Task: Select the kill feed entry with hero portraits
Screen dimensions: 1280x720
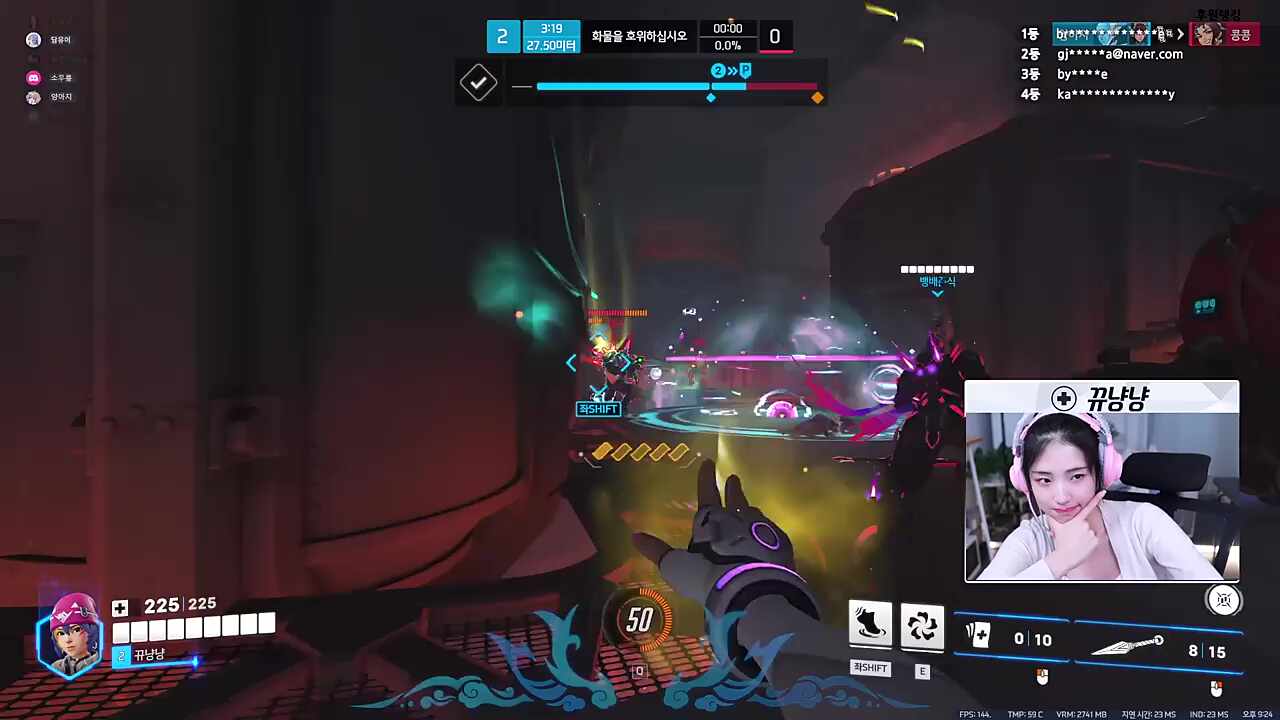Action: coord(1155,34)
